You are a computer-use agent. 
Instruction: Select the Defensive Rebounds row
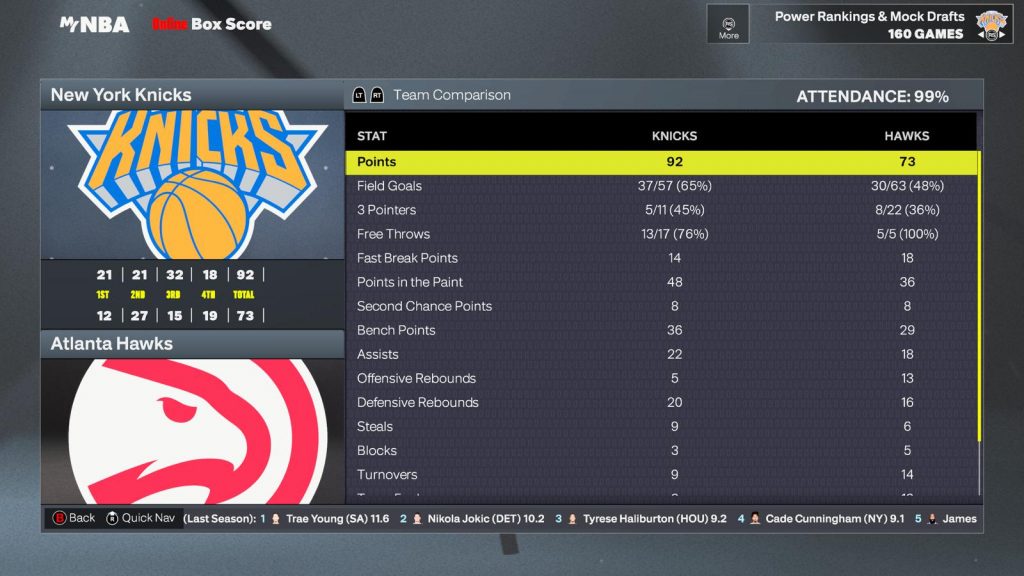point(661,402)
